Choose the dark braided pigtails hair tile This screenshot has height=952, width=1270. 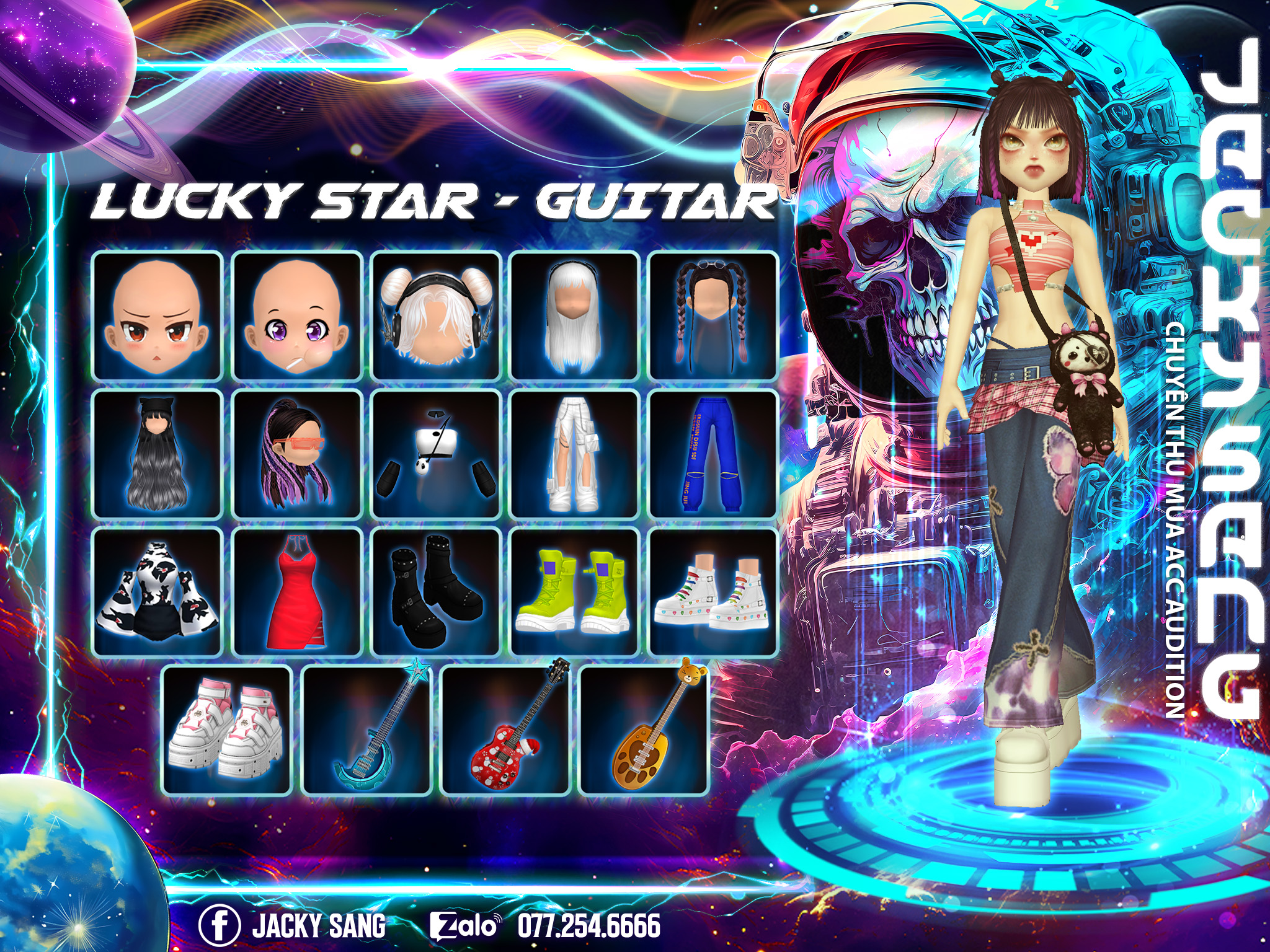coord(713,316)
